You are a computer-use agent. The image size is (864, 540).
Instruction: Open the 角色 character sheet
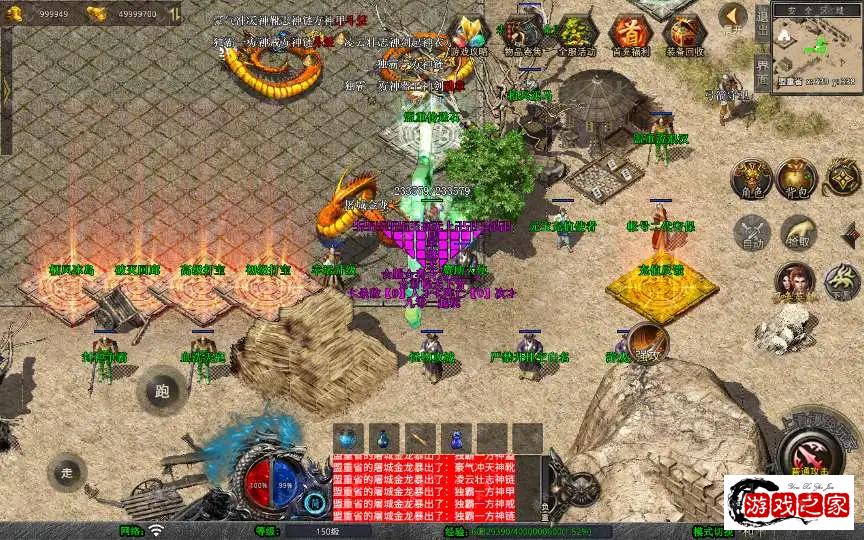pyautogui.click(x=750, y=178)
